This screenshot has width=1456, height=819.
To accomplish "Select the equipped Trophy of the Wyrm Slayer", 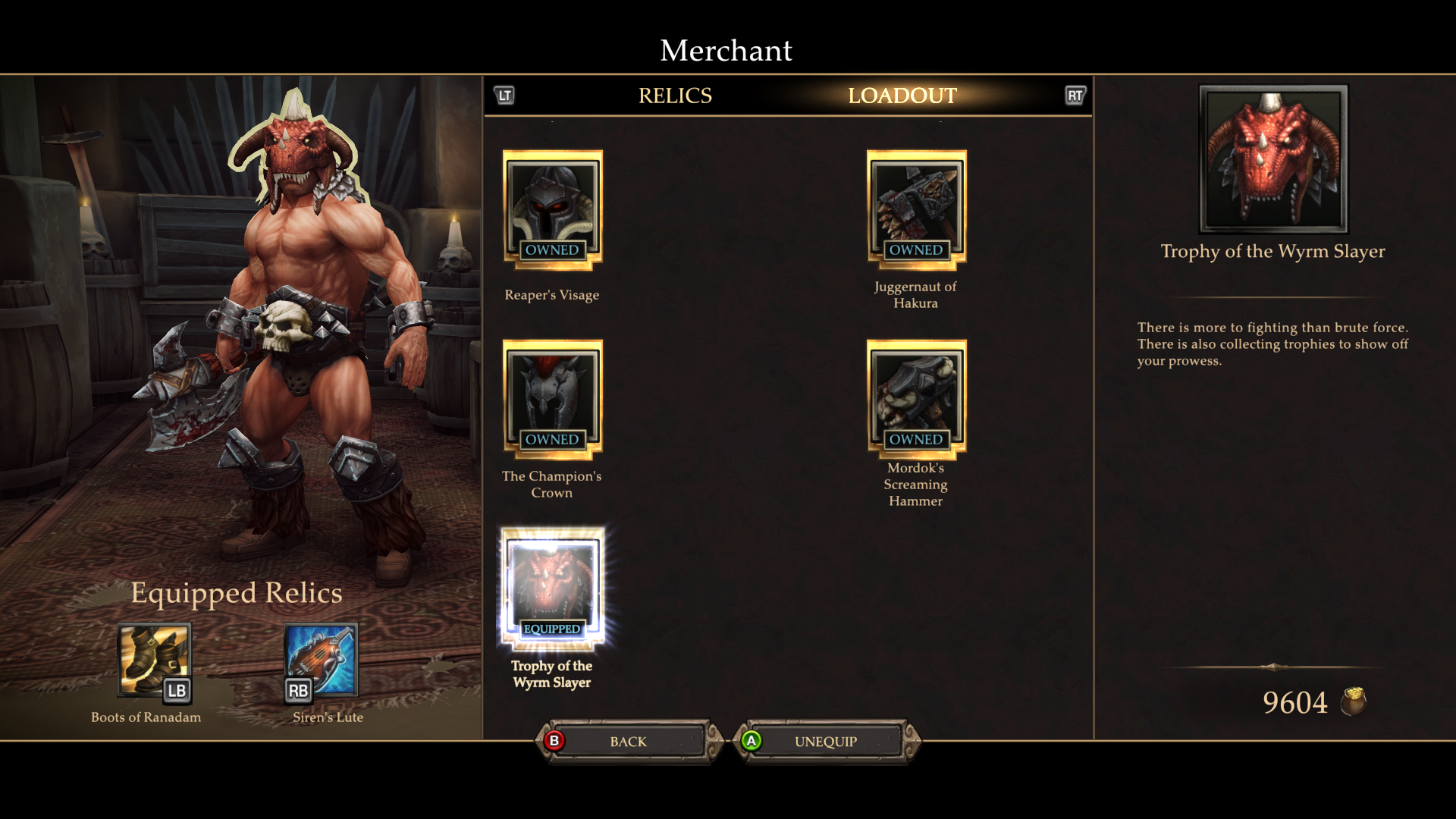I will point(552,589).
